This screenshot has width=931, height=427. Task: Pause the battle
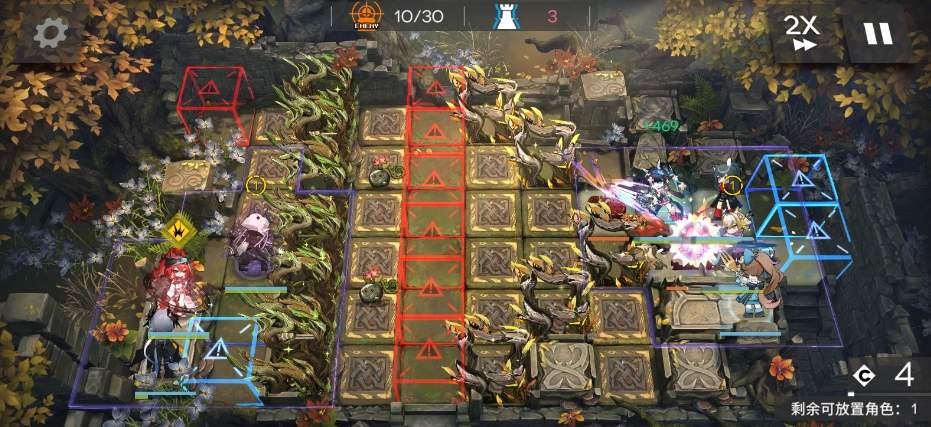[x=877, y=33]
